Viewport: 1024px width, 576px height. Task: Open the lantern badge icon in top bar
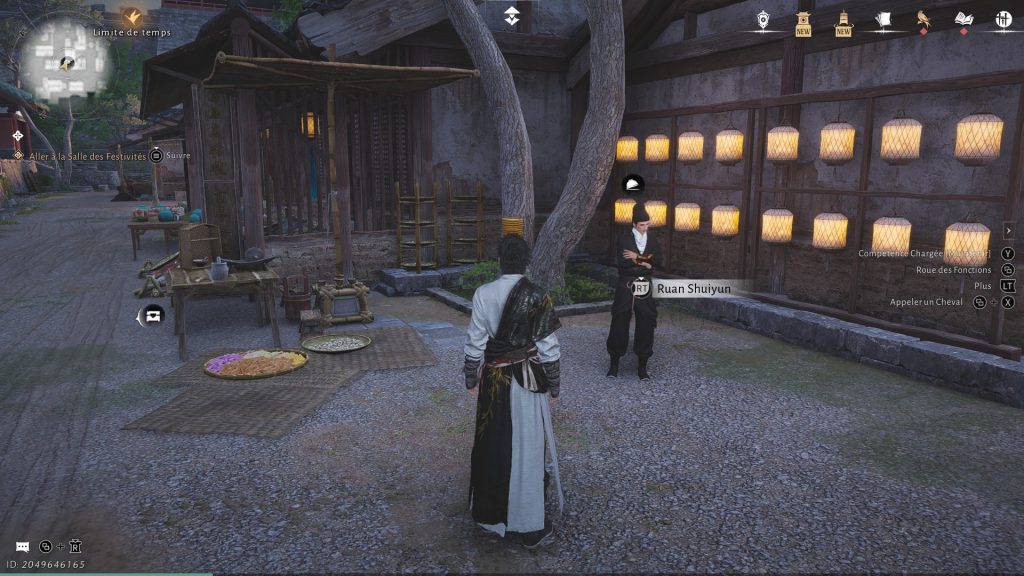click(x=763, y=19)
